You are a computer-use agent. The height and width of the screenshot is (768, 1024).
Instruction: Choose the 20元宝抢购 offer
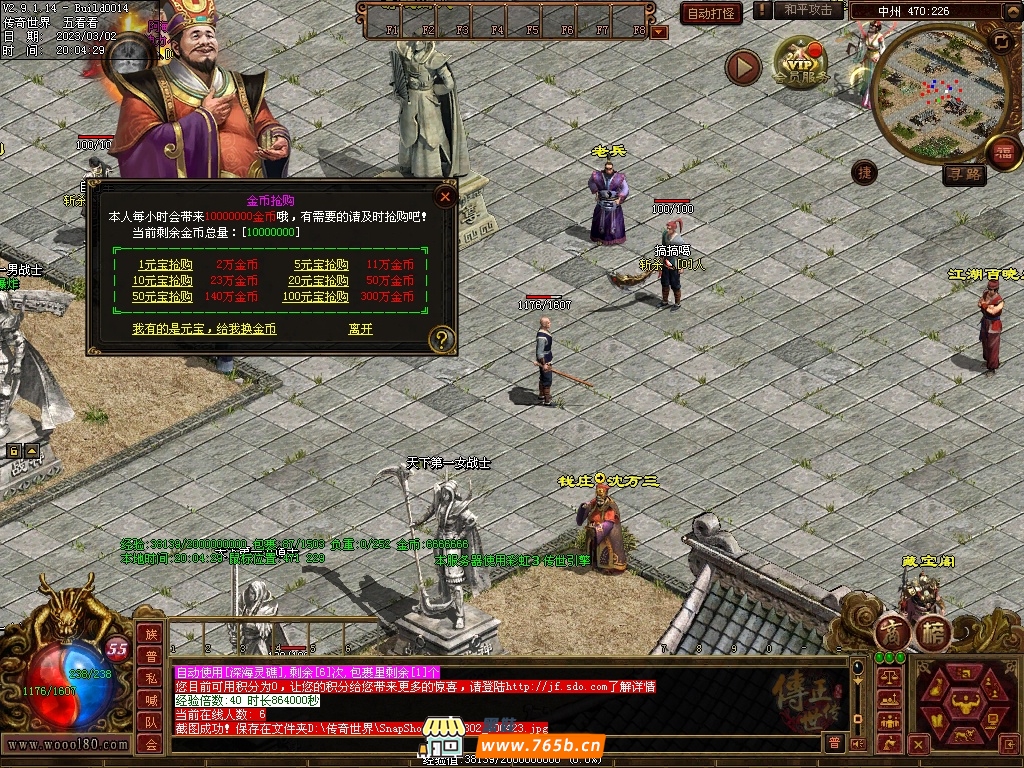(321, 281)
